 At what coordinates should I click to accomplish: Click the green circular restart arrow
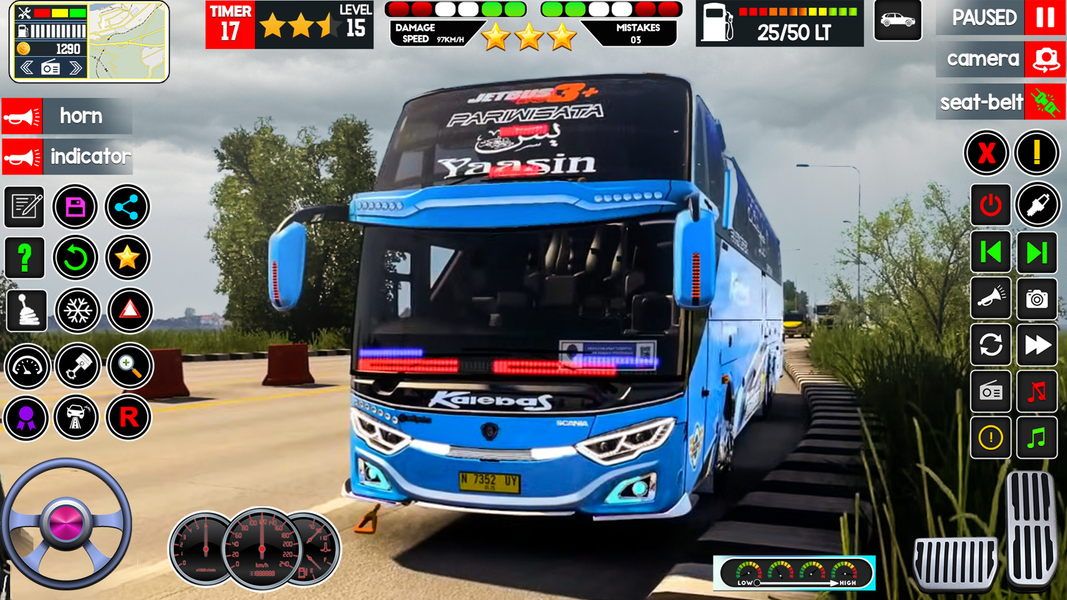[75, 258]
